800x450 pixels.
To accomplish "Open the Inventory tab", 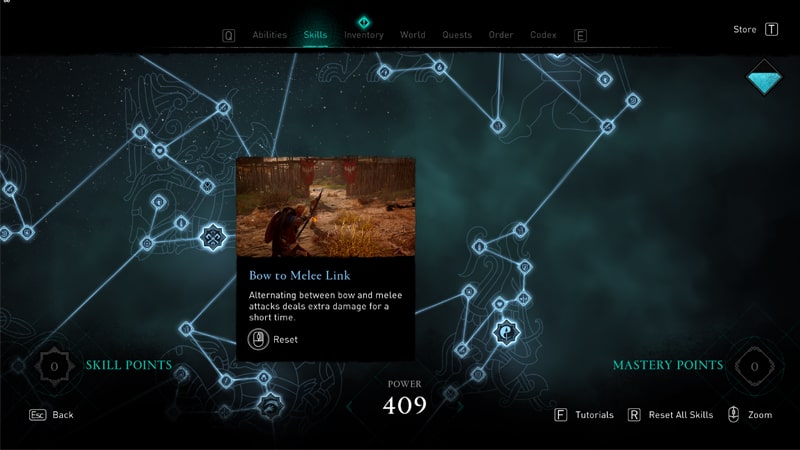I will [x=363, y=35].
